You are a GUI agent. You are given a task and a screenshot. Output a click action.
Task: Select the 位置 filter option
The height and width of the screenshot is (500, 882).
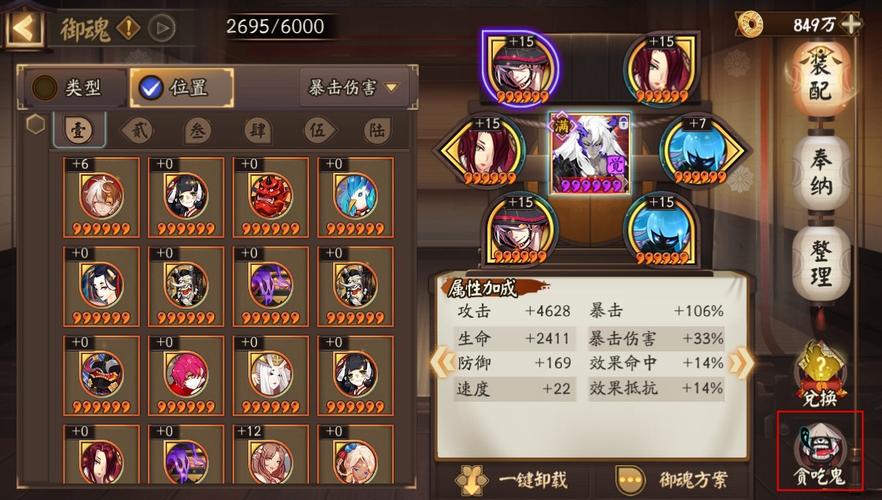tap(176, 88)
